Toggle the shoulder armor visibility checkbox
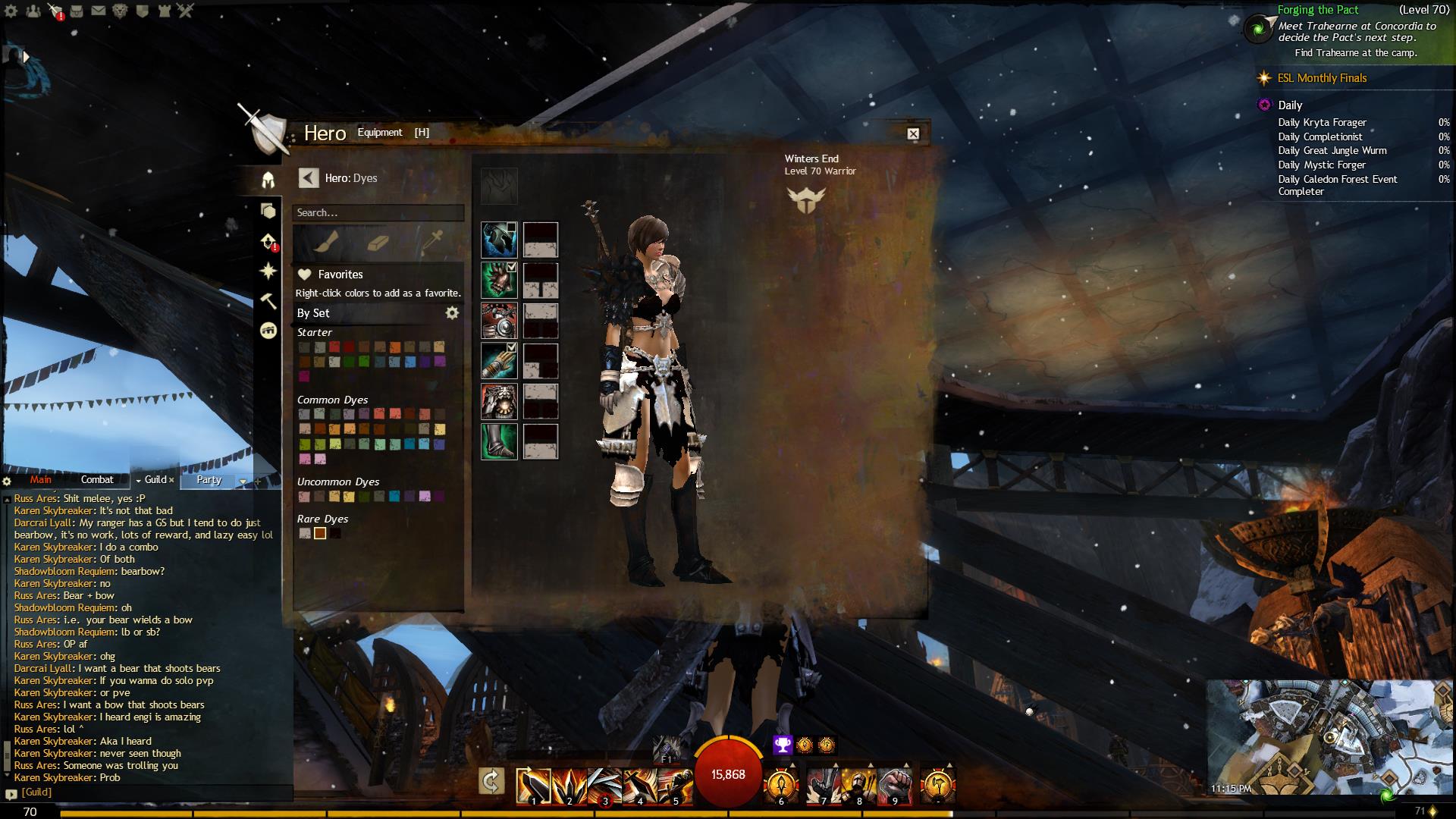The height and width of the screenshot is (819, 1456). pos(512,267)
